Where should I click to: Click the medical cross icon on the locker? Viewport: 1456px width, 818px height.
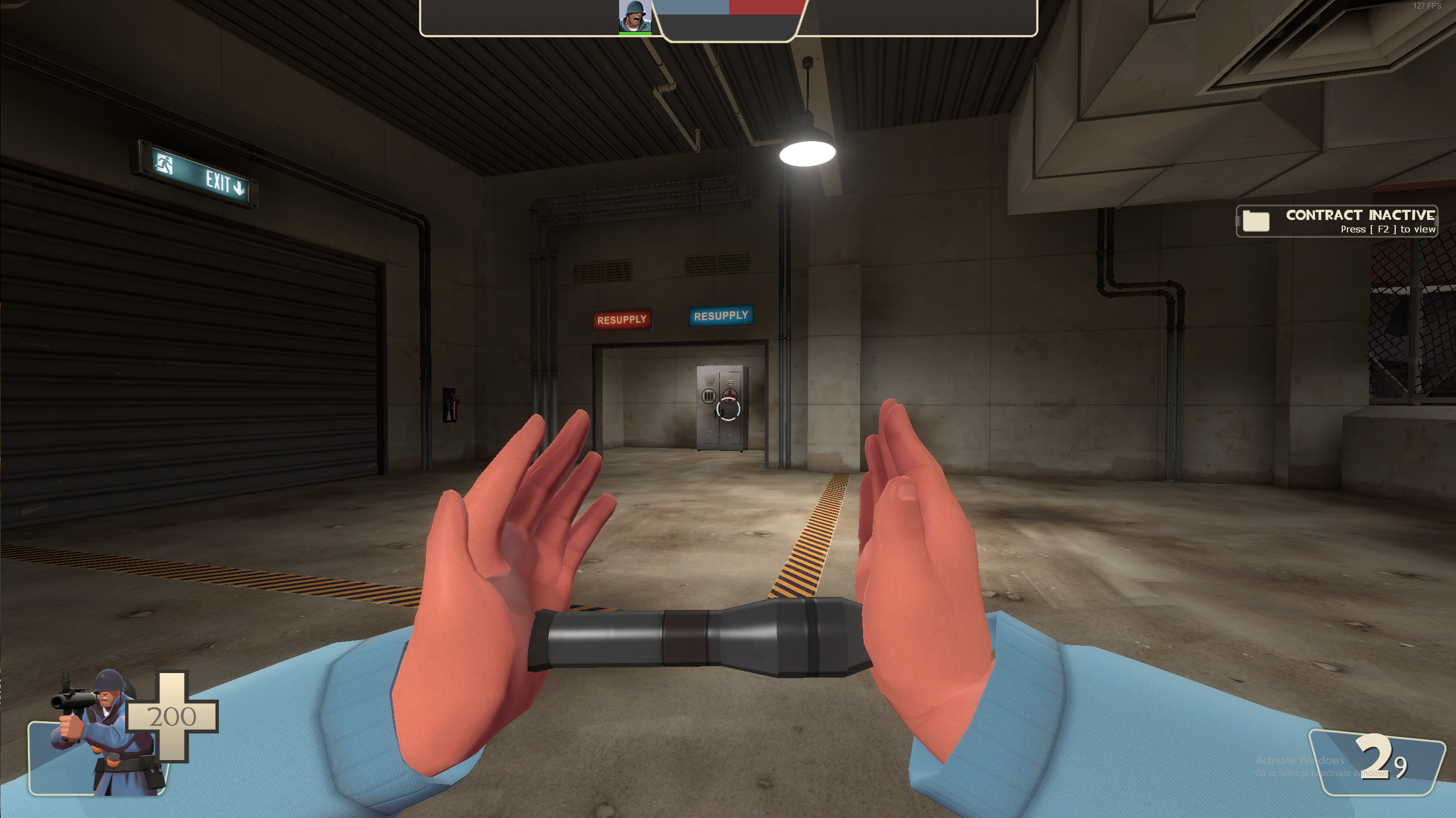click(x=729, y=395)
